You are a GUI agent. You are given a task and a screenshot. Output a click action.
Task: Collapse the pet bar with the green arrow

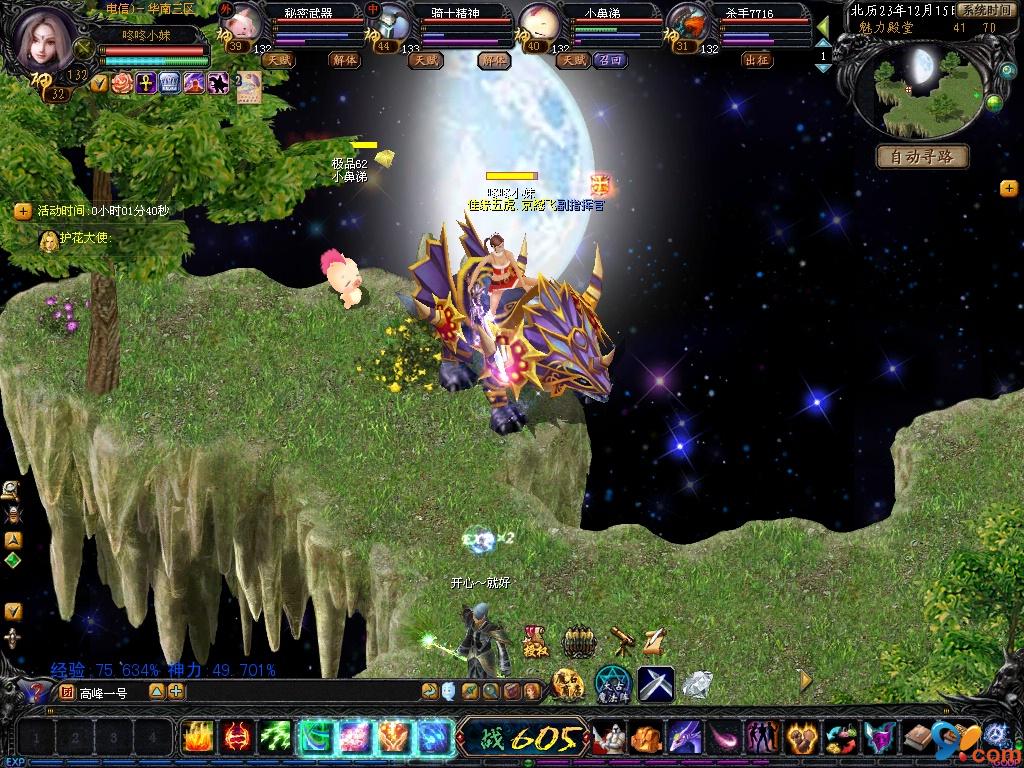point(823,26)
